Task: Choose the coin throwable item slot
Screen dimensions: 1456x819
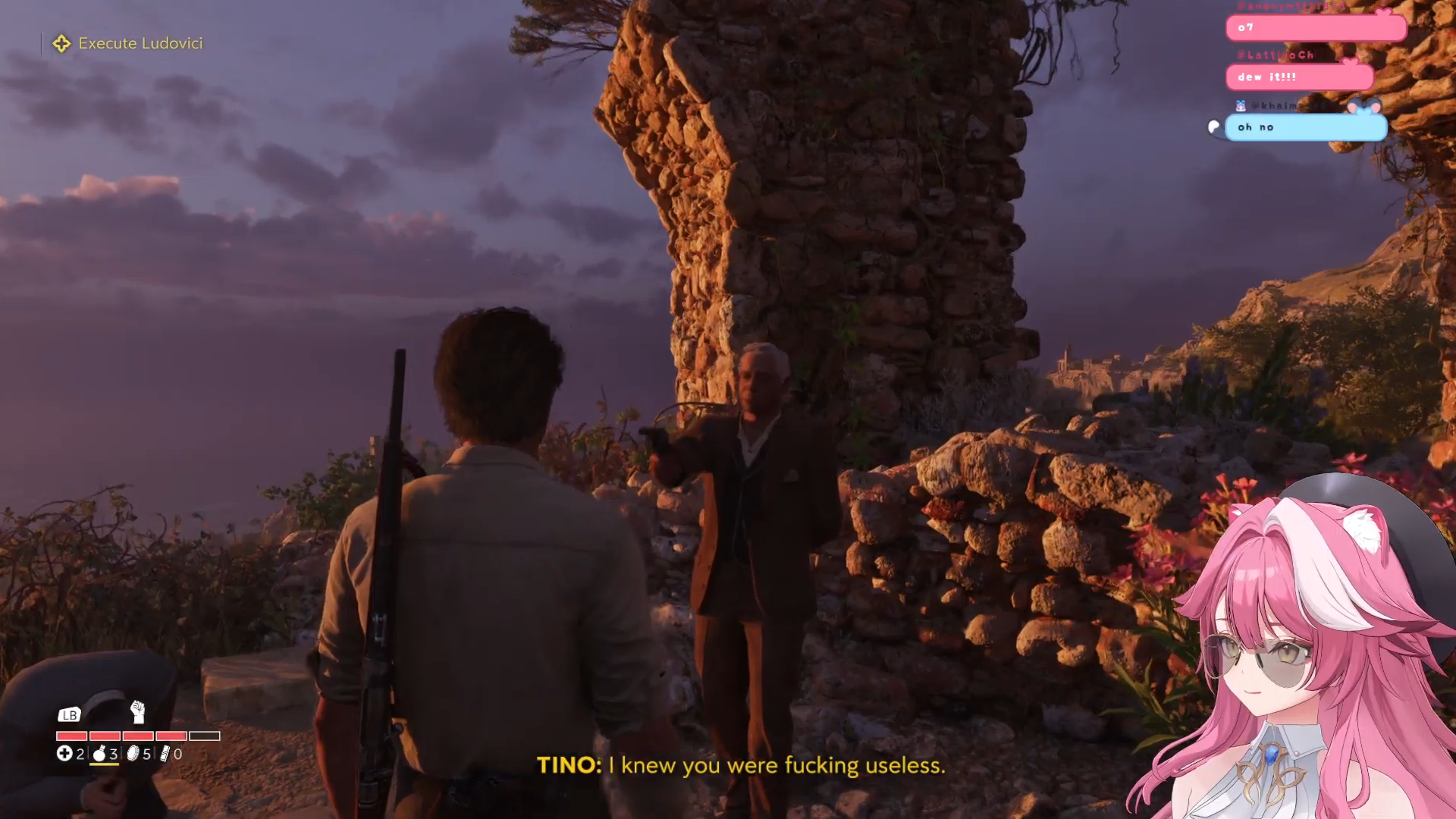Action: [133, 753]
